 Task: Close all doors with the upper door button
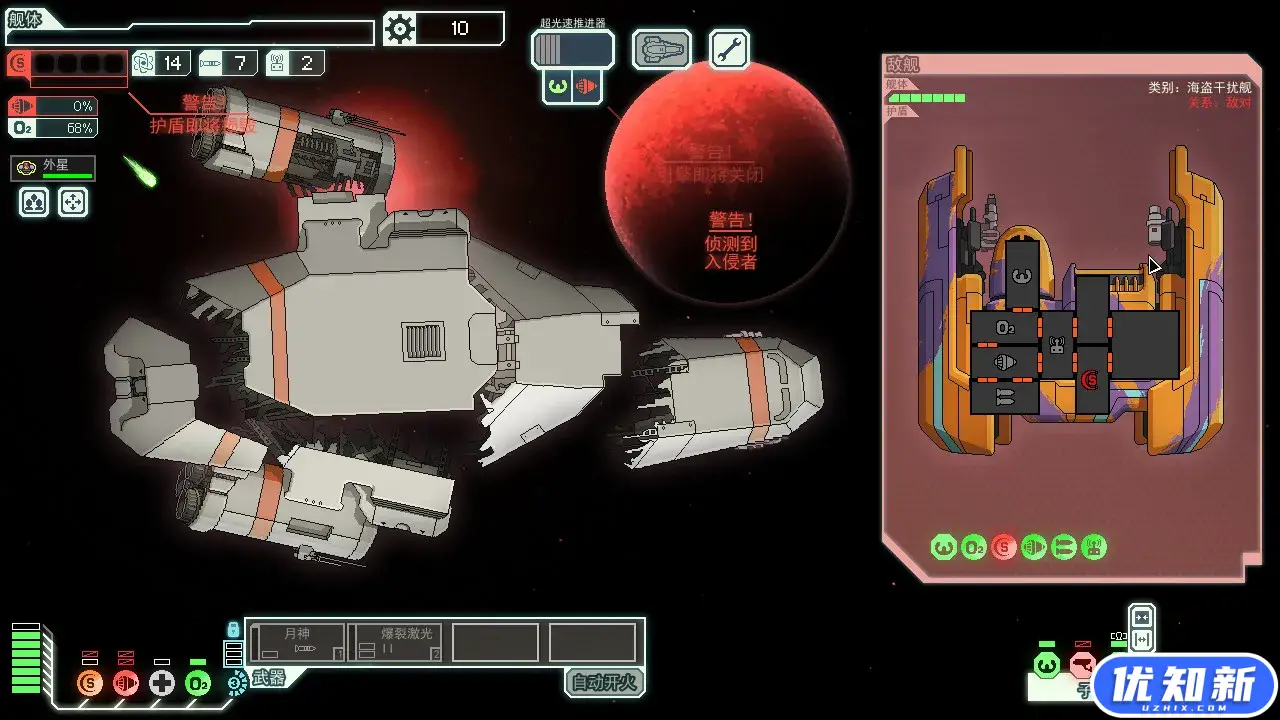click(1141, 616)
